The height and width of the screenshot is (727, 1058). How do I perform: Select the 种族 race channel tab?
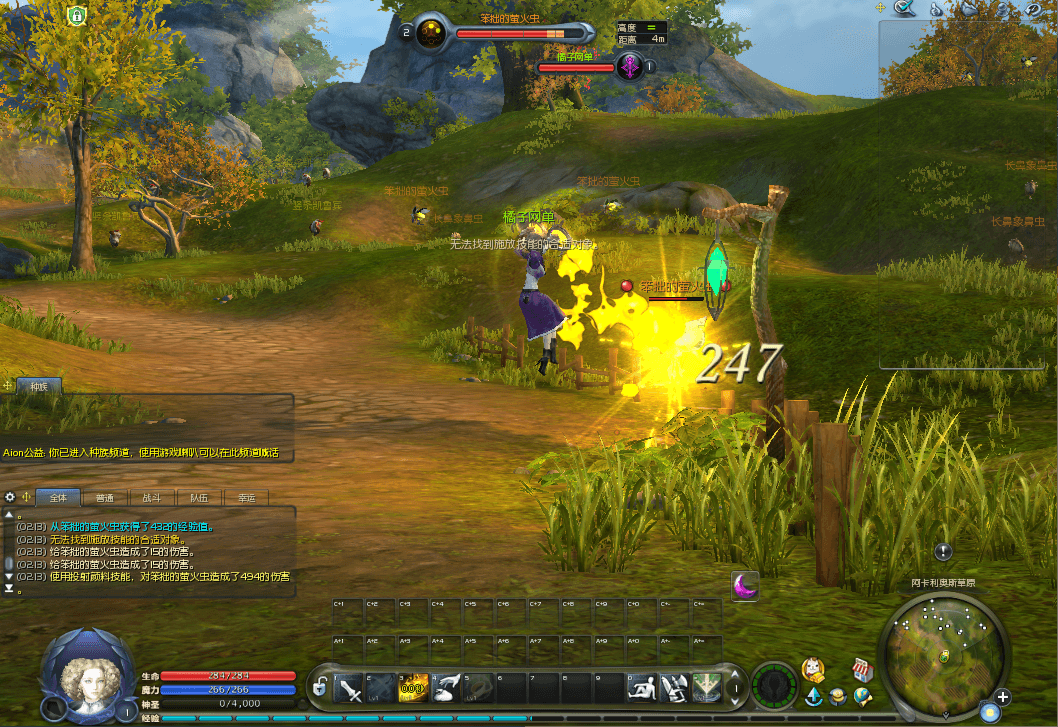[39, 386]
